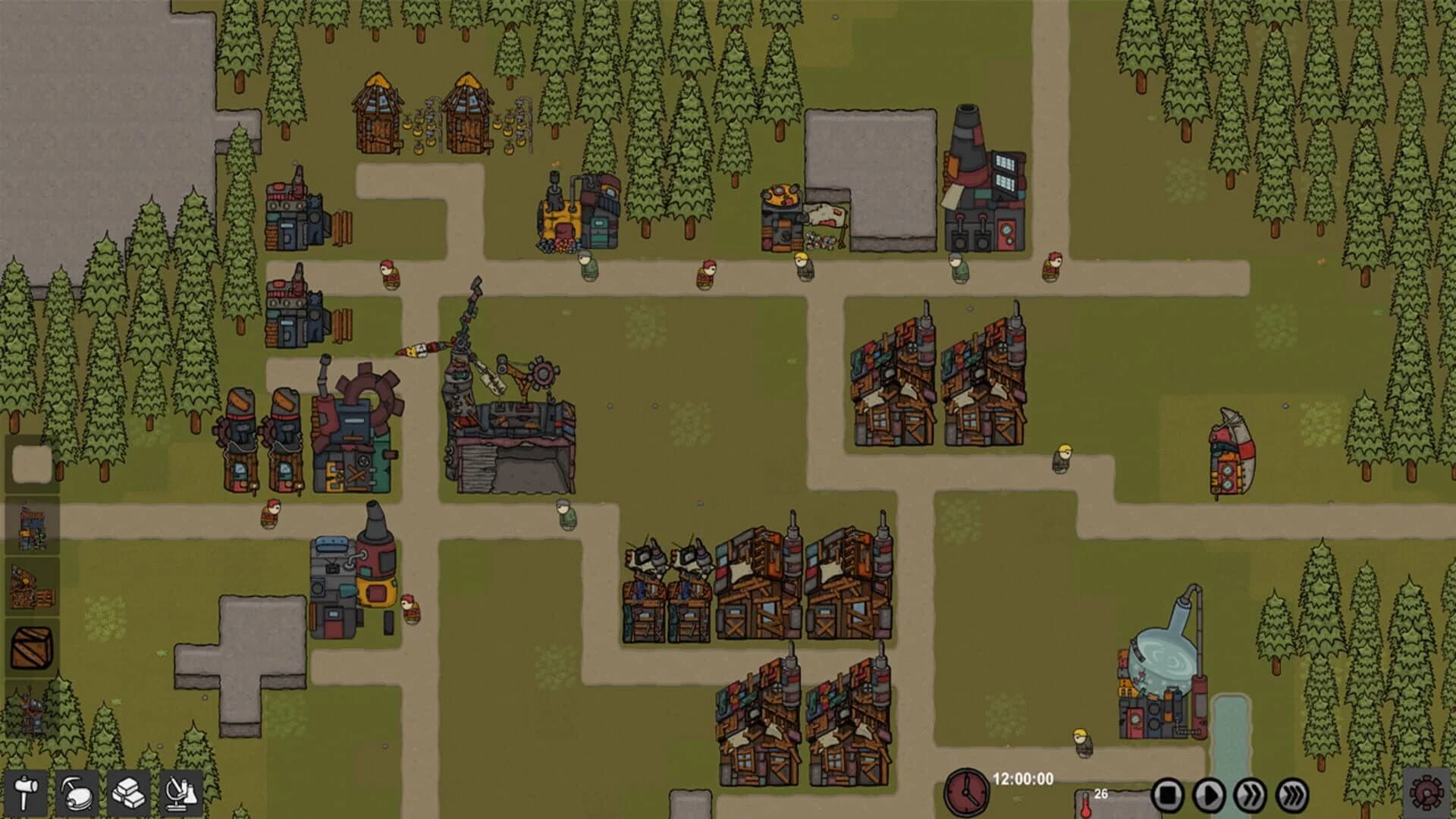The height and width of the screenshot is (819, 1456).
Task: Click the empty slot atop the sidebar
Action: (32, 463)
